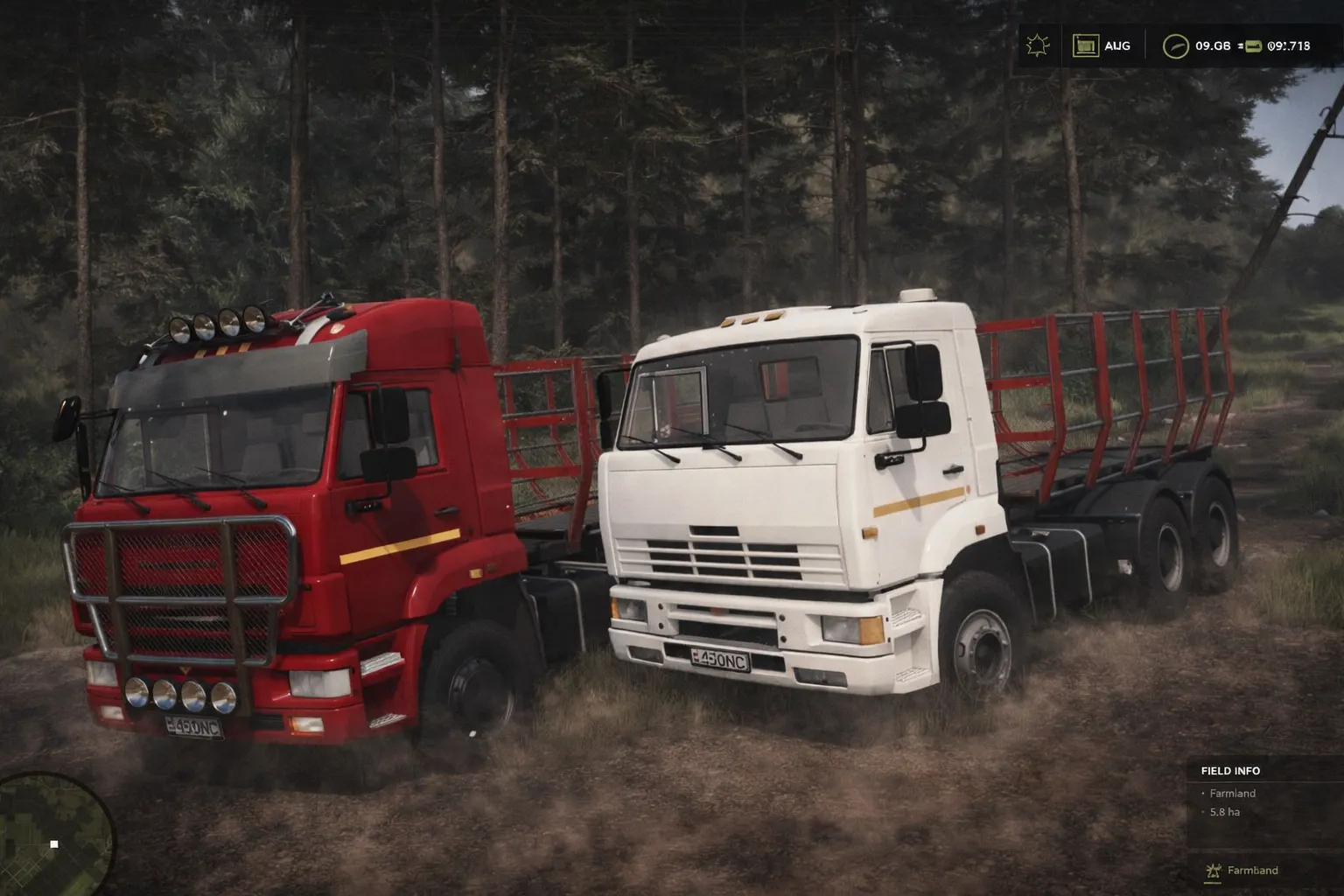Click the sun weather icon in top HUD
1344x896 pixels.
(1037, 45)
